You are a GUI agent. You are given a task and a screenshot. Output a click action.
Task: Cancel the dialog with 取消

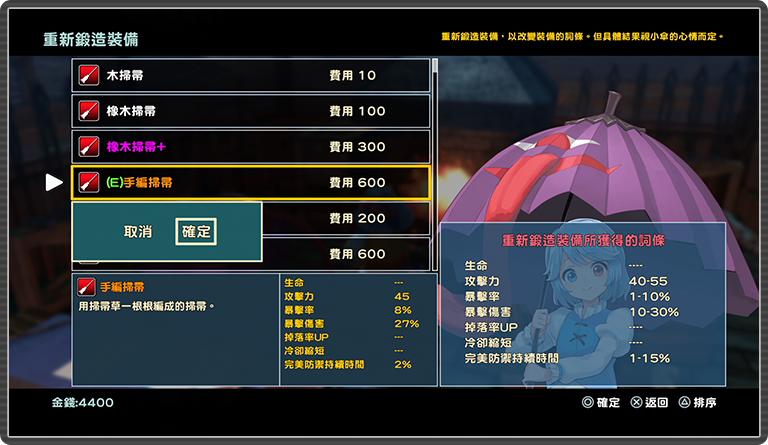138,232
